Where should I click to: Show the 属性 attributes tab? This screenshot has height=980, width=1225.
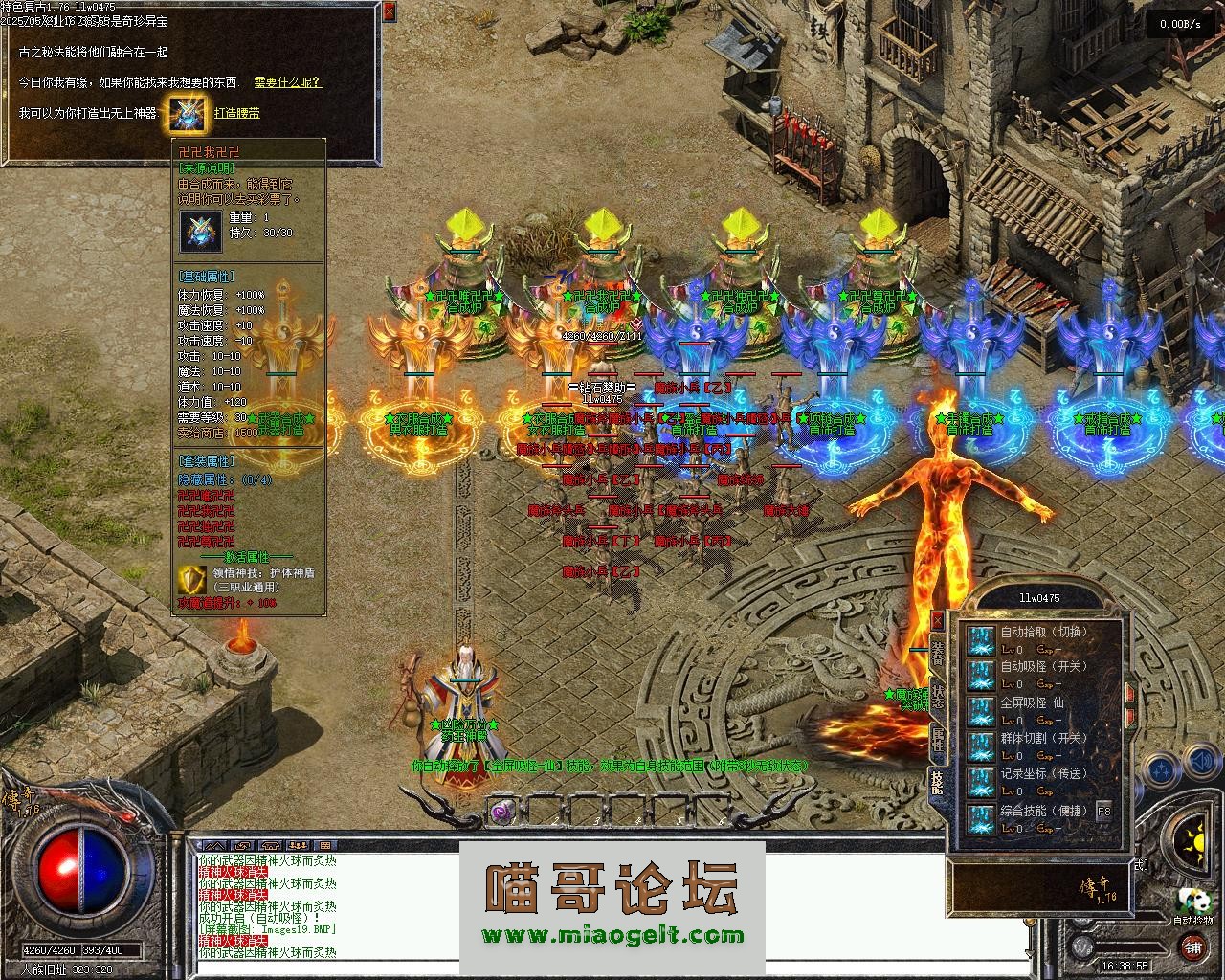point(937,738)
